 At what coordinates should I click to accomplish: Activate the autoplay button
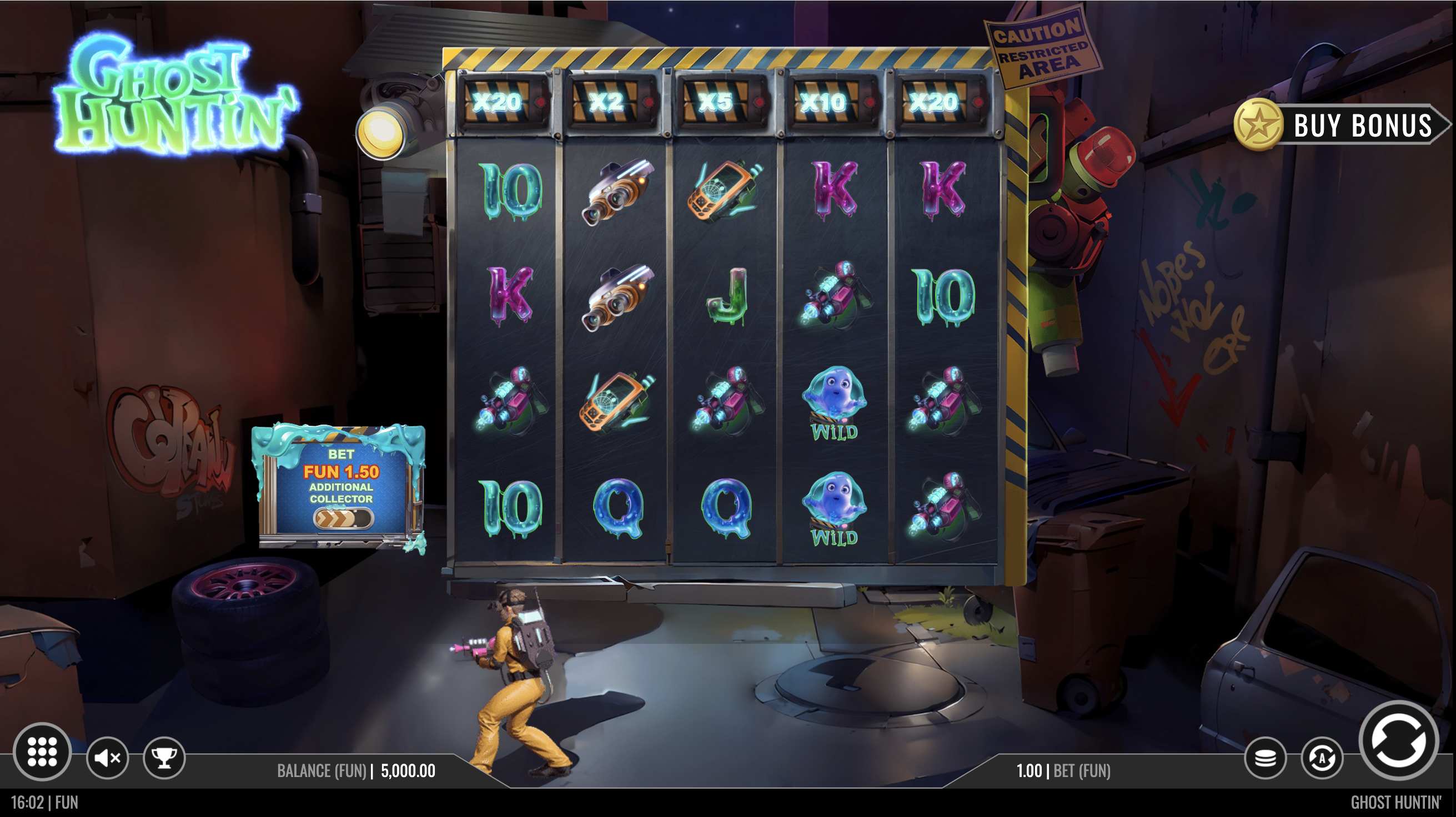pyautogui.click(x=1322, y=758)
